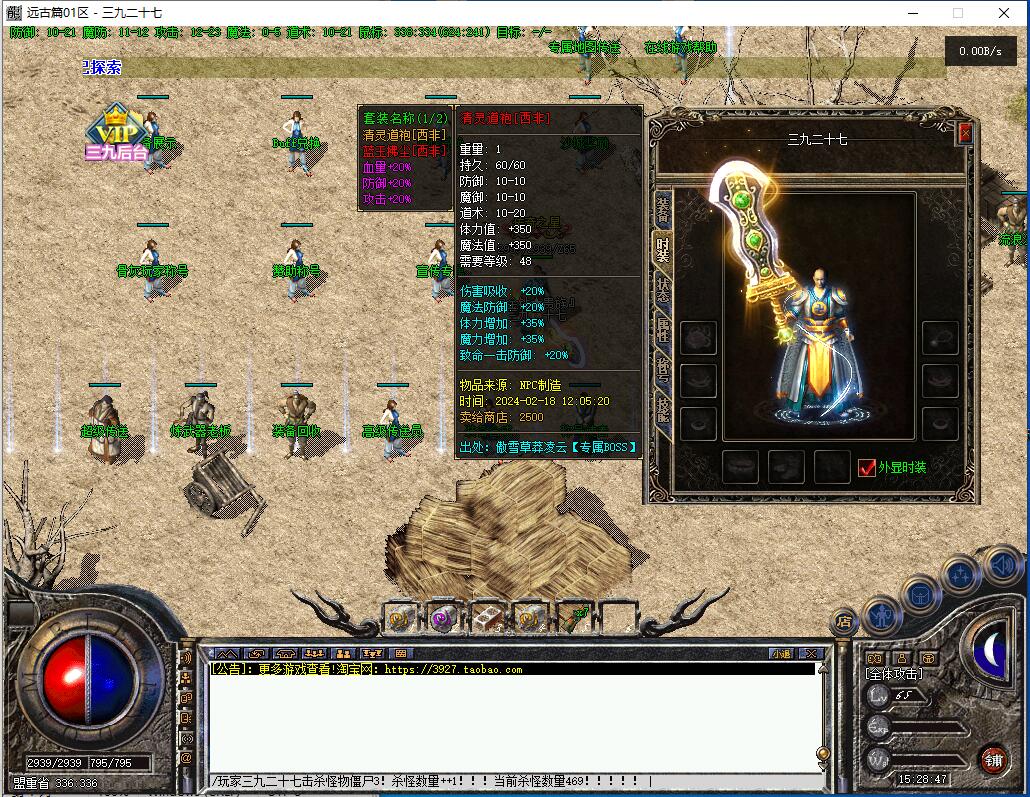Viewport: 1030px width, 797px height.
Task: Open the character figure round button
Action: (882, 612)
